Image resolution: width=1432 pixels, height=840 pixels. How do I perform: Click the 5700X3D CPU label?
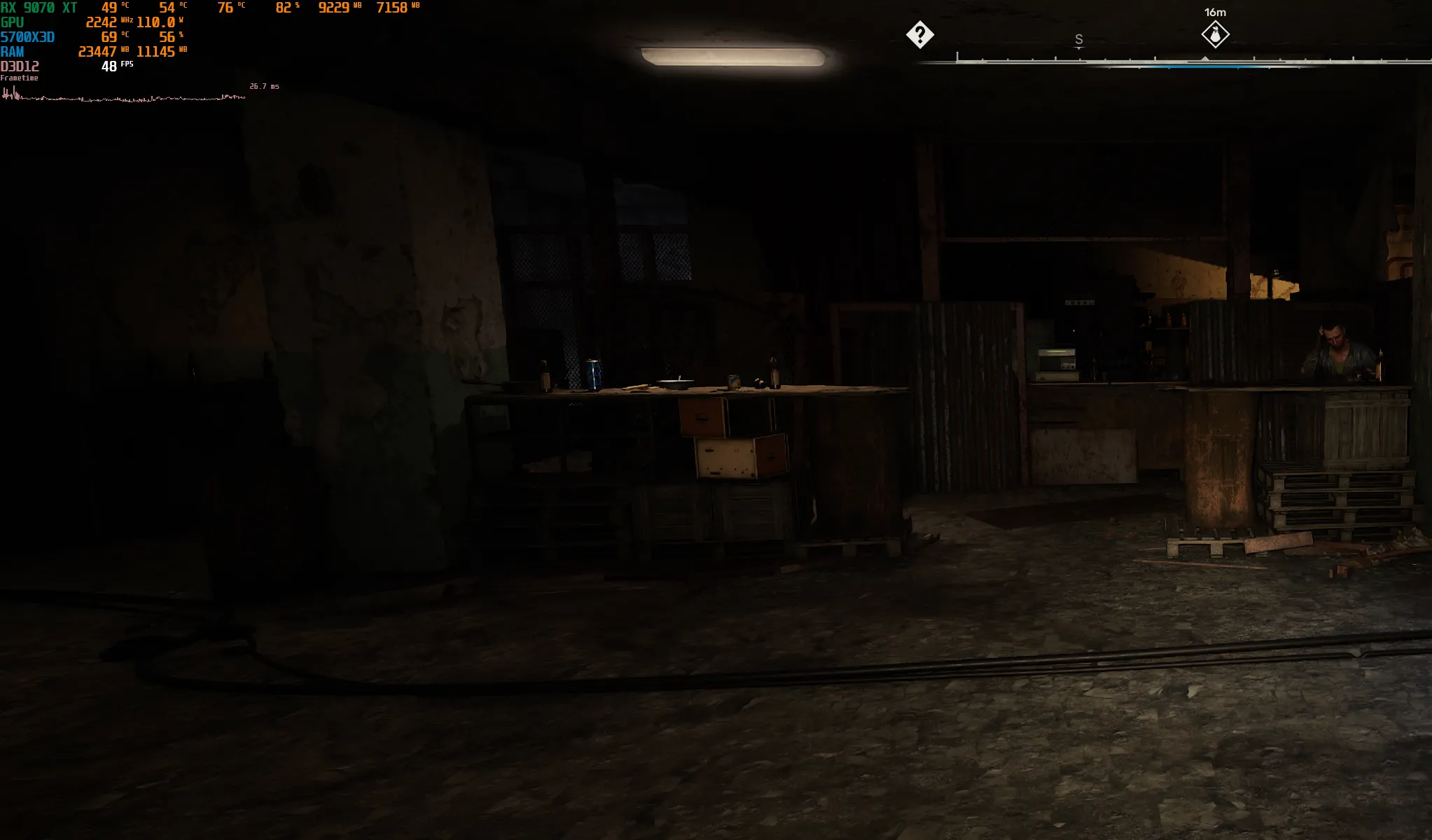27,36
